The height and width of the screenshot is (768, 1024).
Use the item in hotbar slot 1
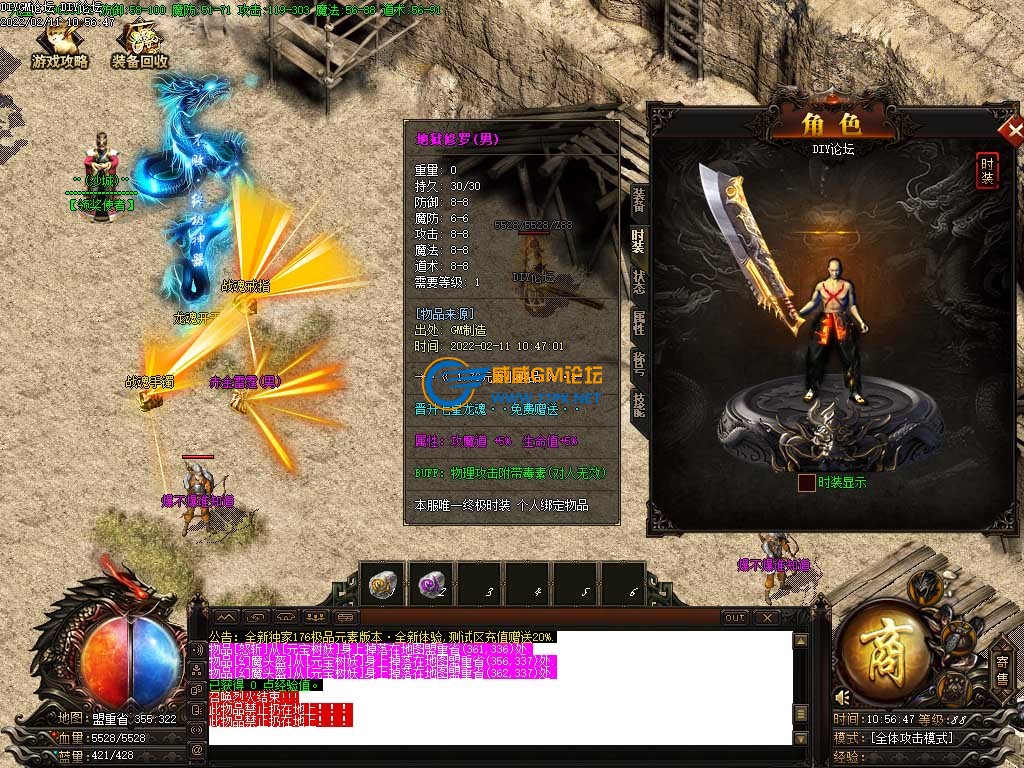tap(383, 584)
